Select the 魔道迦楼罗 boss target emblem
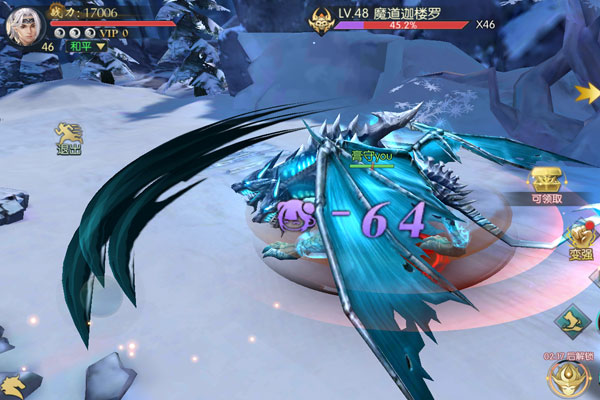Viewport: 600px width, 400px height. pos(321,20)
